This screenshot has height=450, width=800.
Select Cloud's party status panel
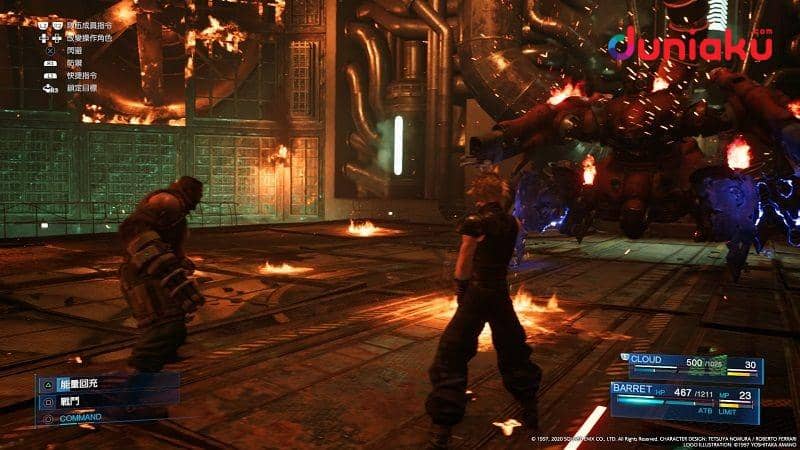point(692,366)
